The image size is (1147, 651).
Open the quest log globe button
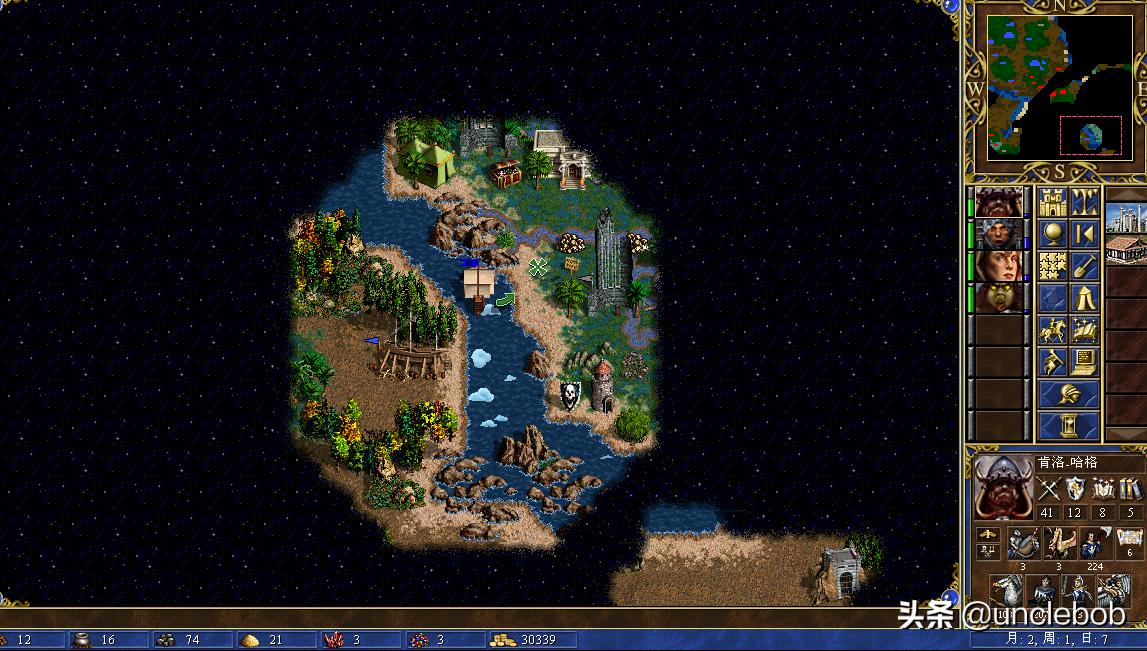click(x=1052, y=235)
